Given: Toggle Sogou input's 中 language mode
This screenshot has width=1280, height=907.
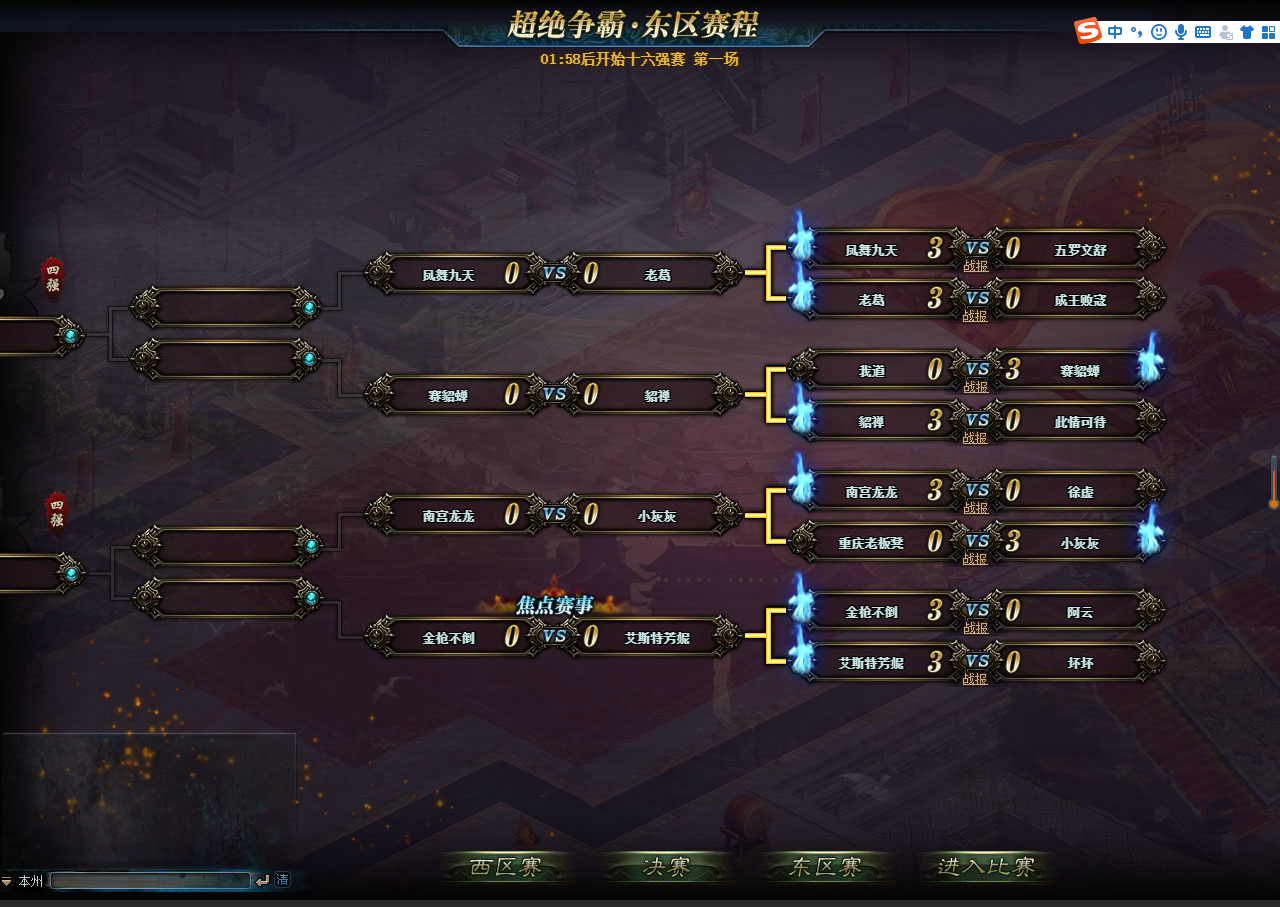Looking at the screenshot, I should 1115,32.
